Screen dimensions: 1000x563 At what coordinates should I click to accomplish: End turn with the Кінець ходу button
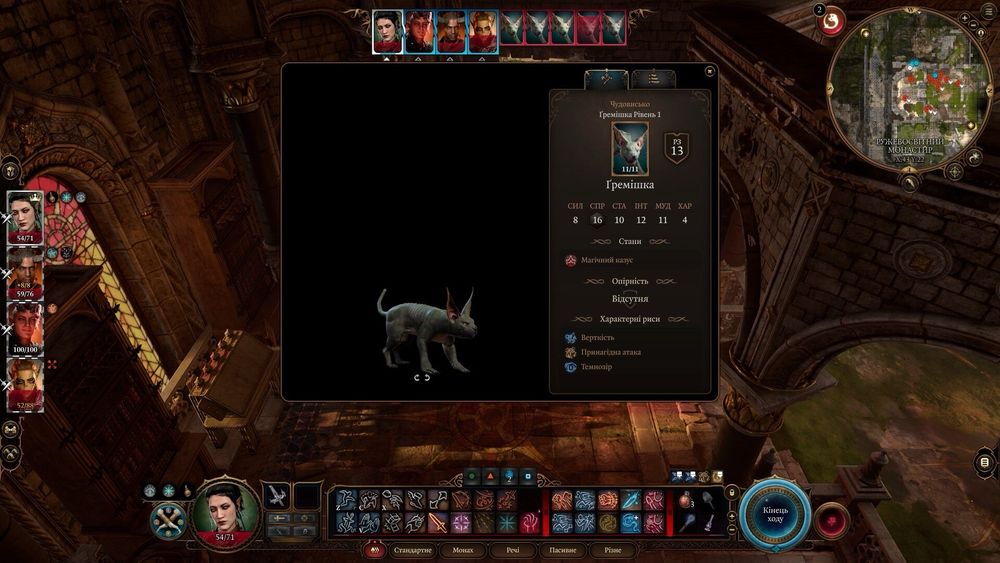pos(775,514)
